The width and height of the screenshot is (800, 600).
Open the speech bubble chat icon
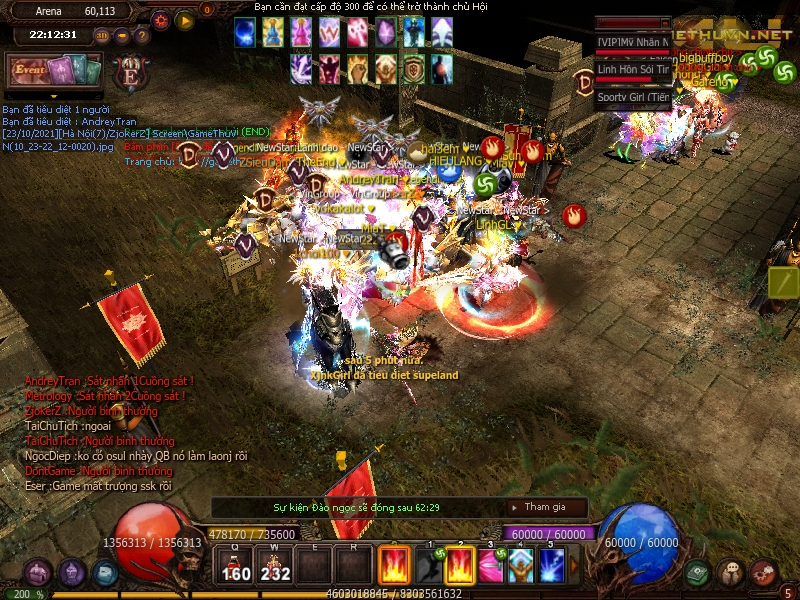coord(731,572)
